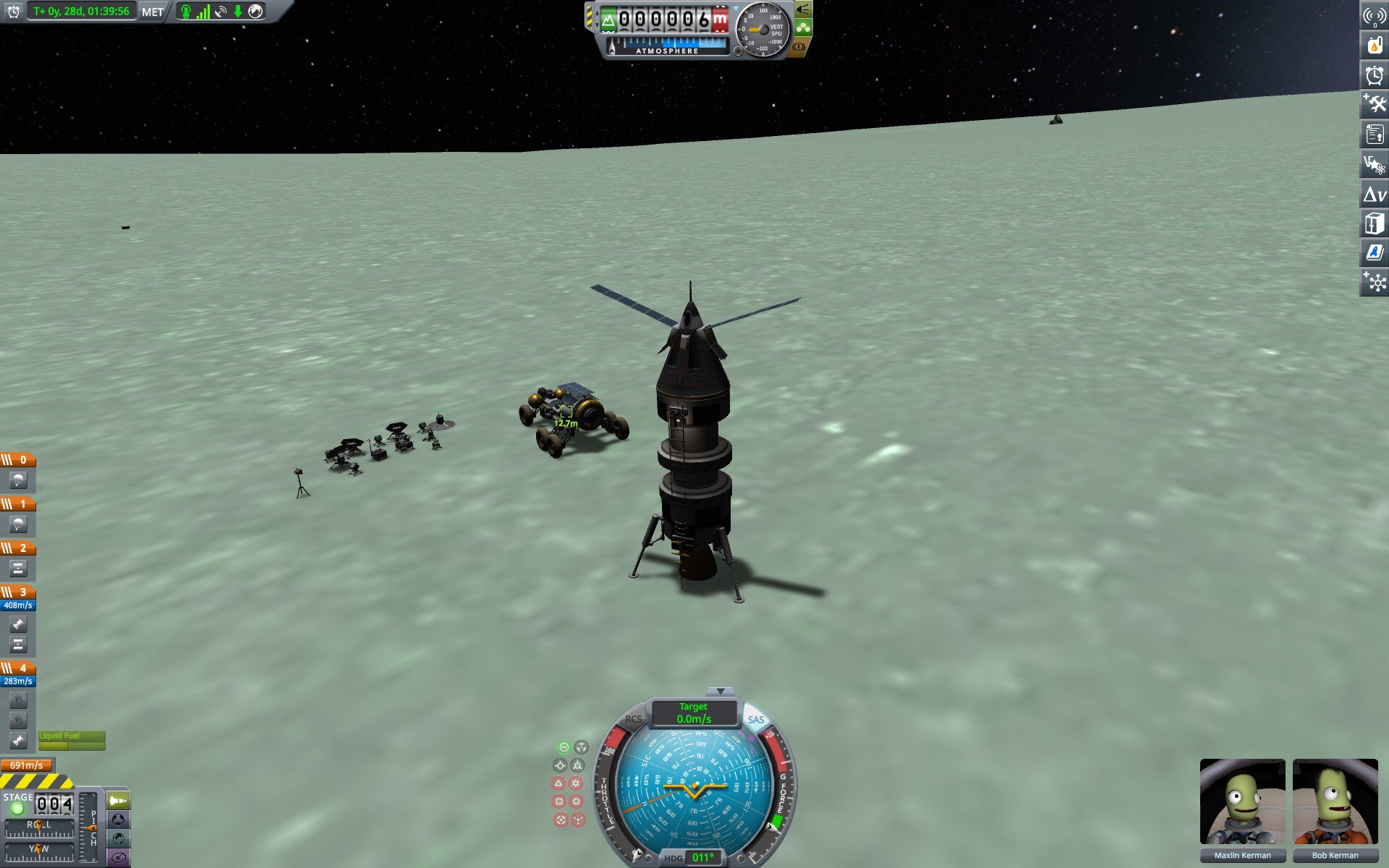Open the time warp clock icon
This screenshot has height=868, width=1389.
tap(13, 12)
